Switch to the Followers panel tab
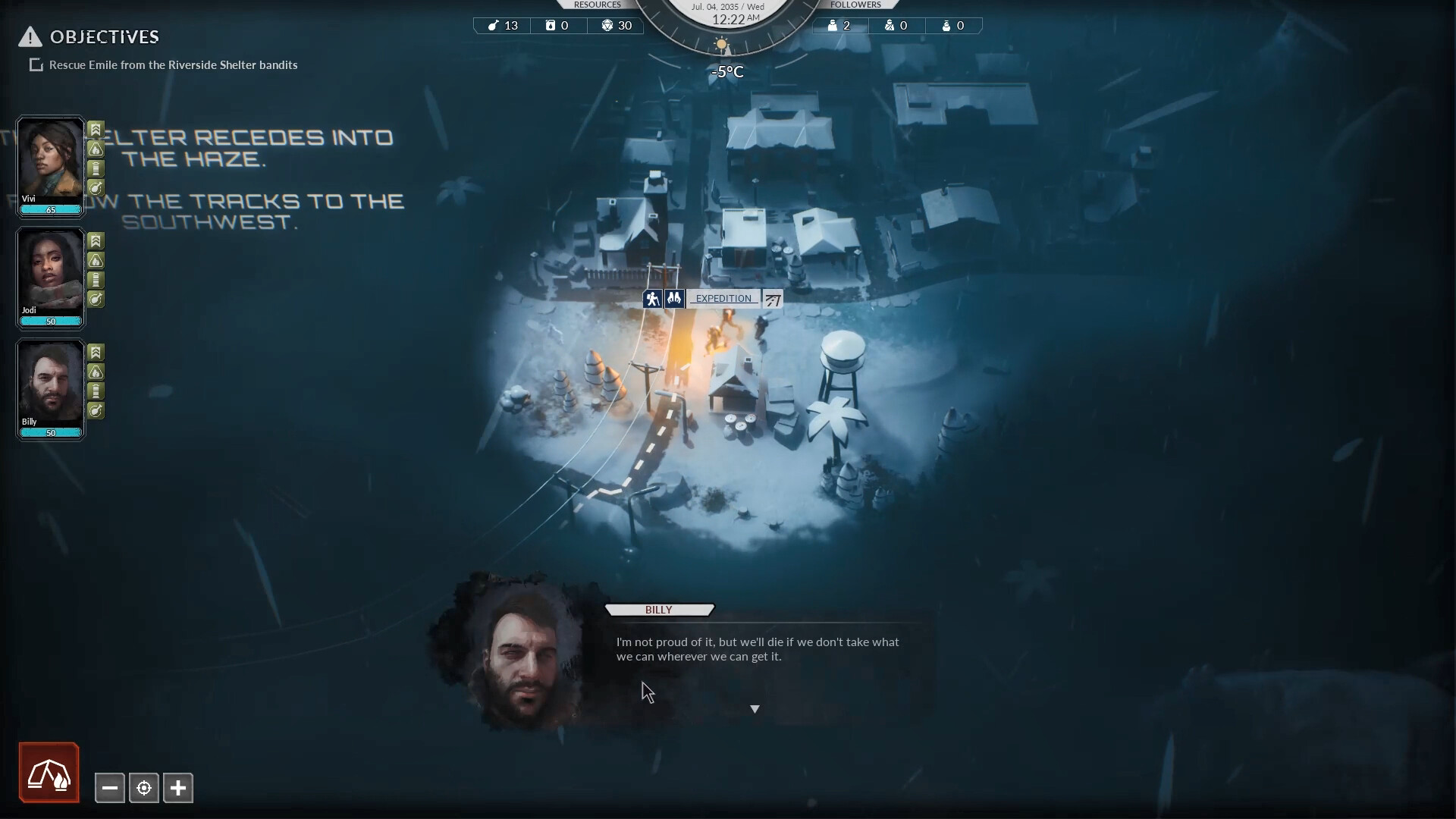The width and height of the screenshot is (1456, 819). tap(855, 5)
